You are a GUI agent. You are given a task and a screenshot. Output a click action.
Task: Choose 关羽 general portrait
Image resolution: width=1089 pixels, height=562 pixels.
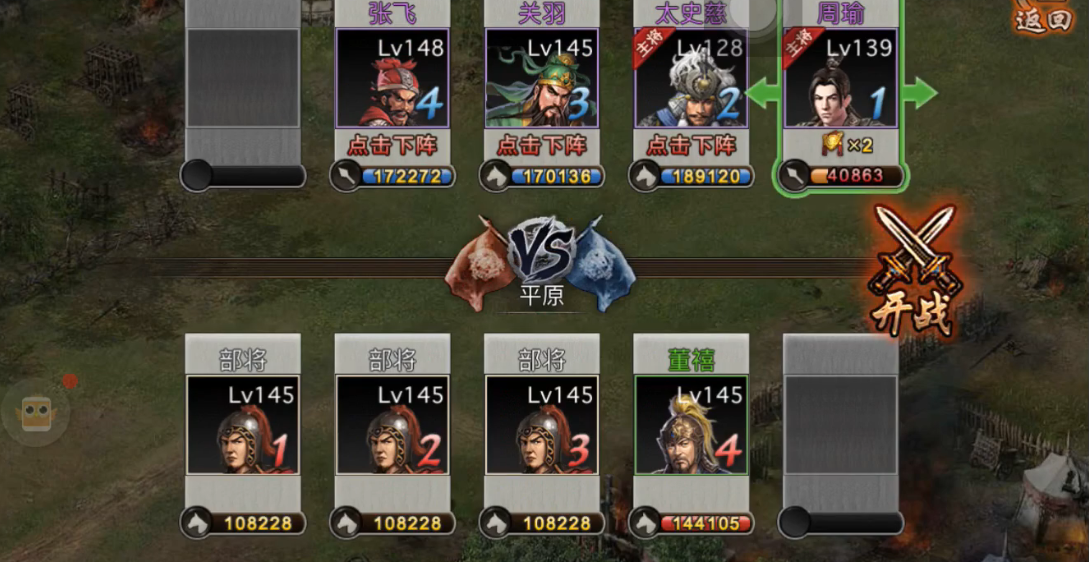(x=541, y=79)
